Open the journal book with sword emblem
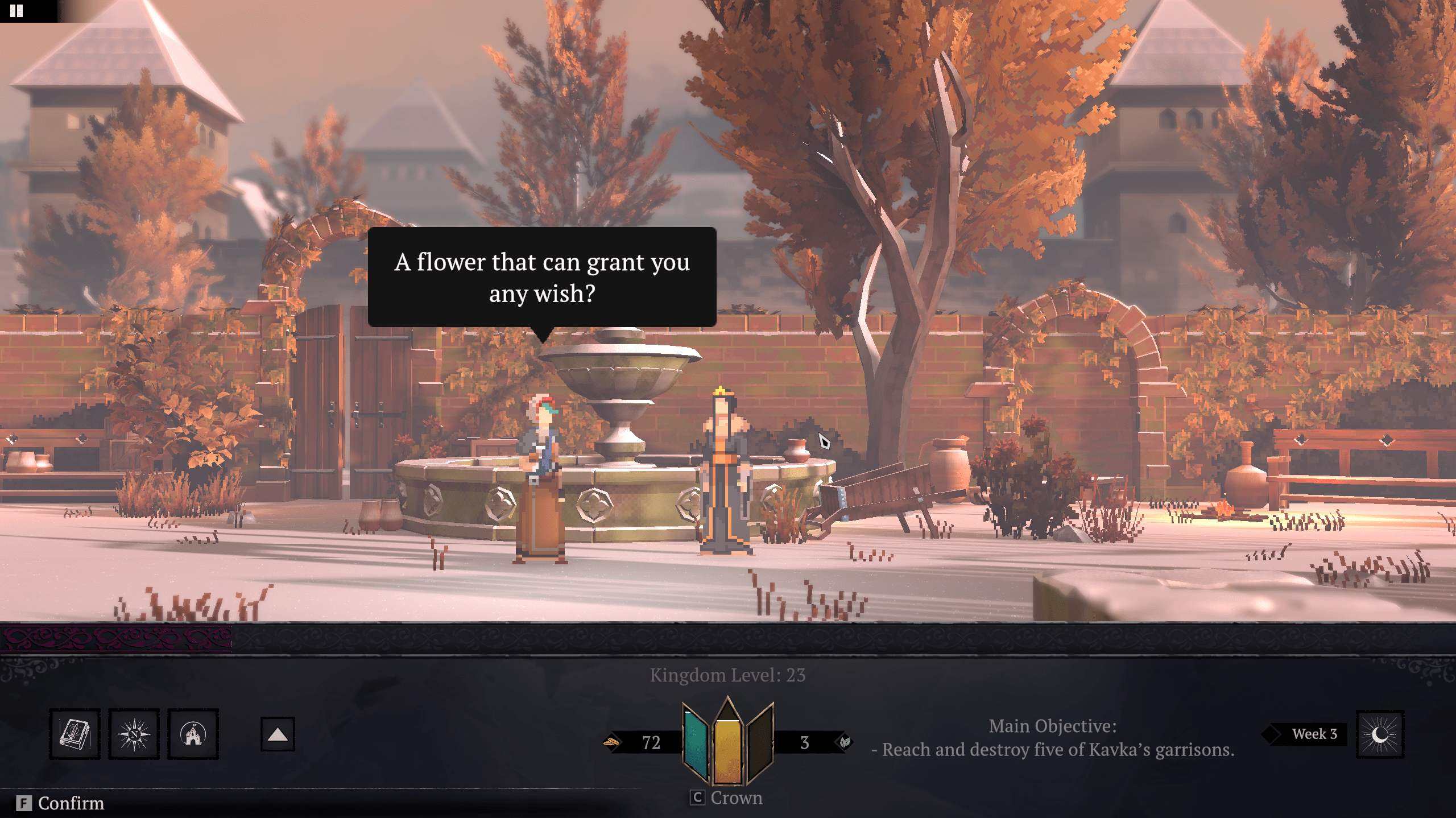The width and height of the screenshot is (1456, 818). pyautogui.click(x=75, y=734)
